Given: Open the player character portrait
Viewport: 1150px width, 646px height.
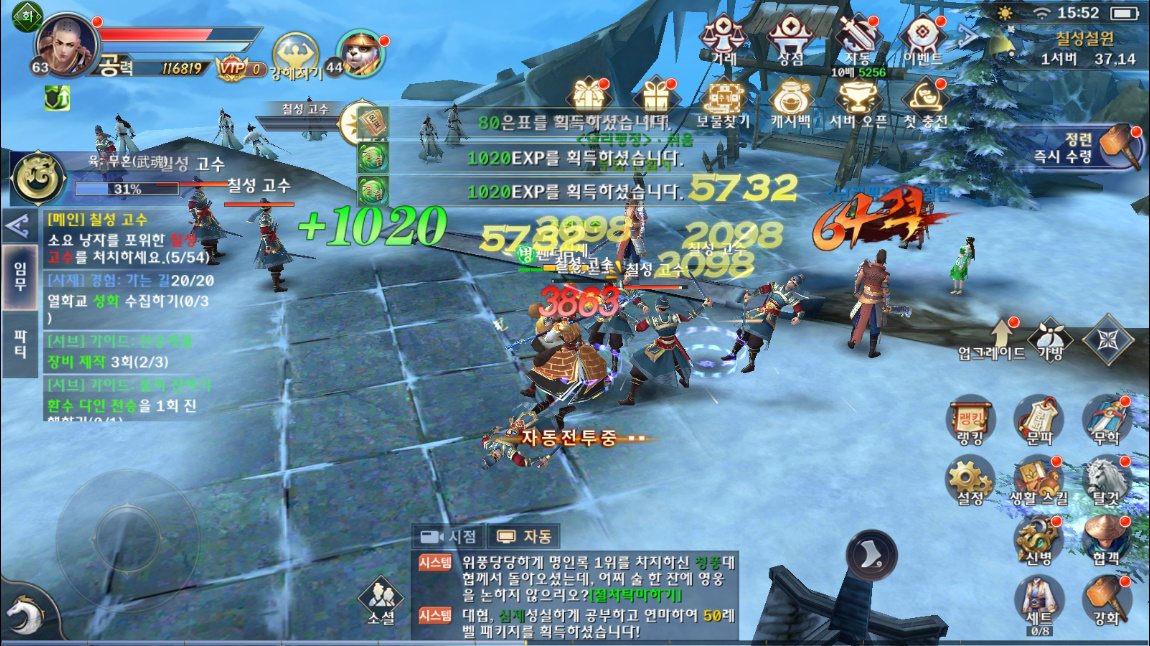Looking at the screenshot, I should coord(66,42).
